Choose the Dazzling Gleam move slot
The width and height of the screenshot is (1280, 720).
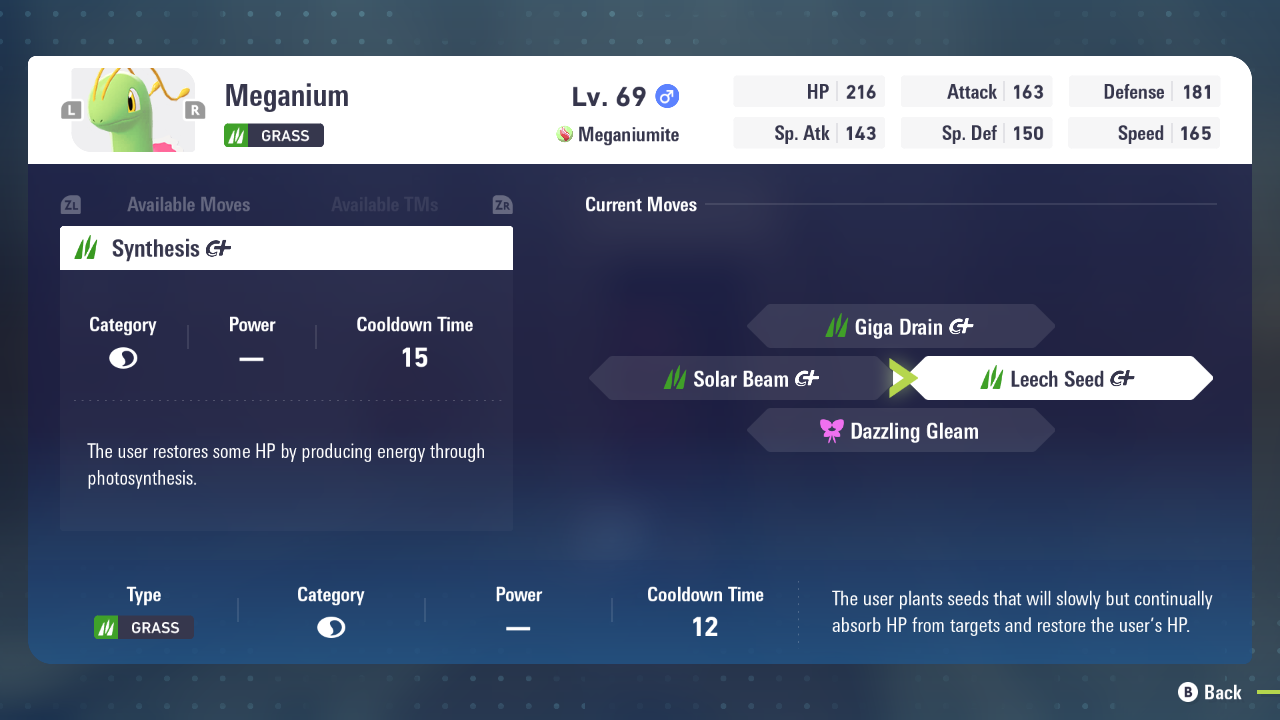point(900,431)
